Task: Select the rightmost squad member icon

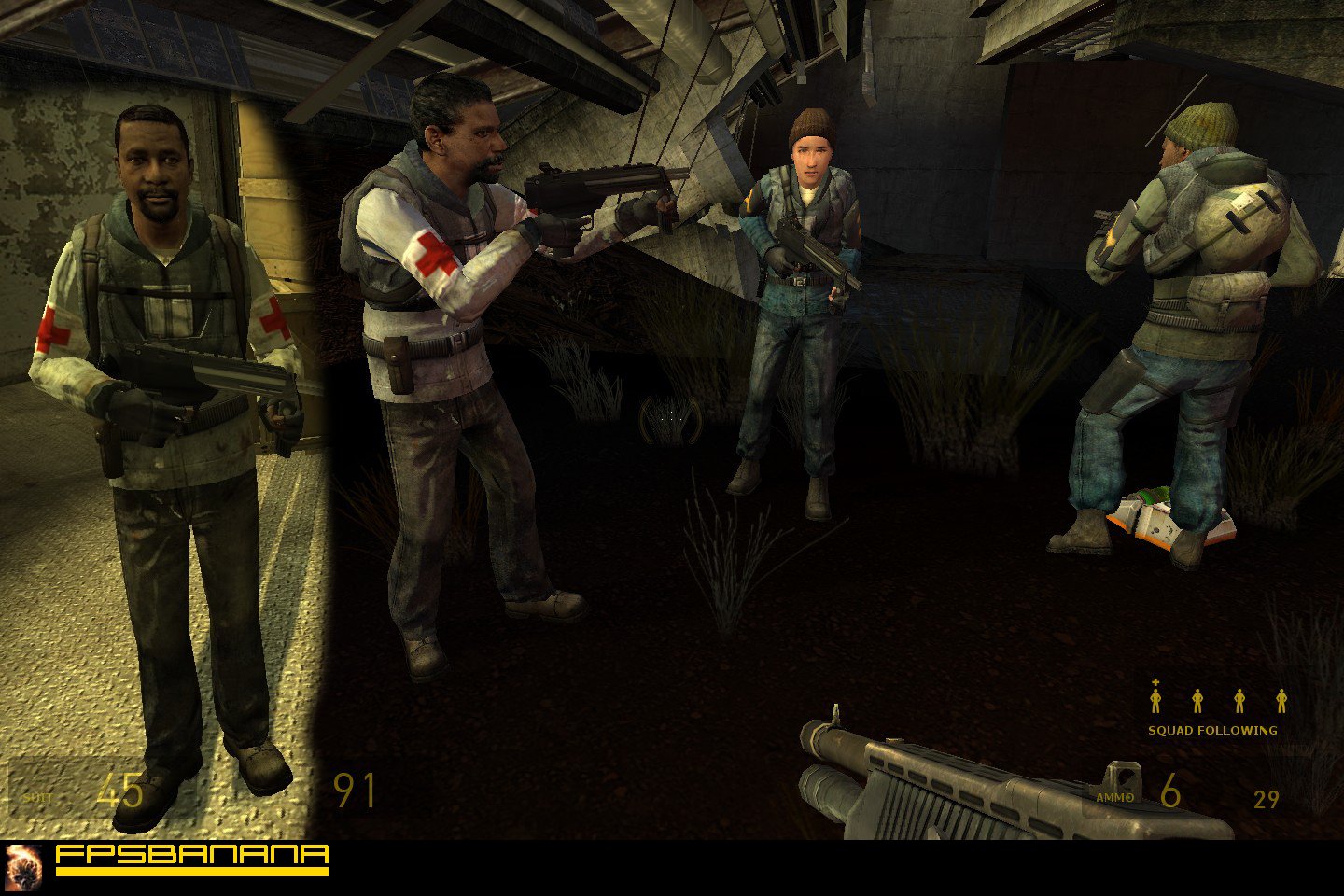Action: (x=1281, y=700)
